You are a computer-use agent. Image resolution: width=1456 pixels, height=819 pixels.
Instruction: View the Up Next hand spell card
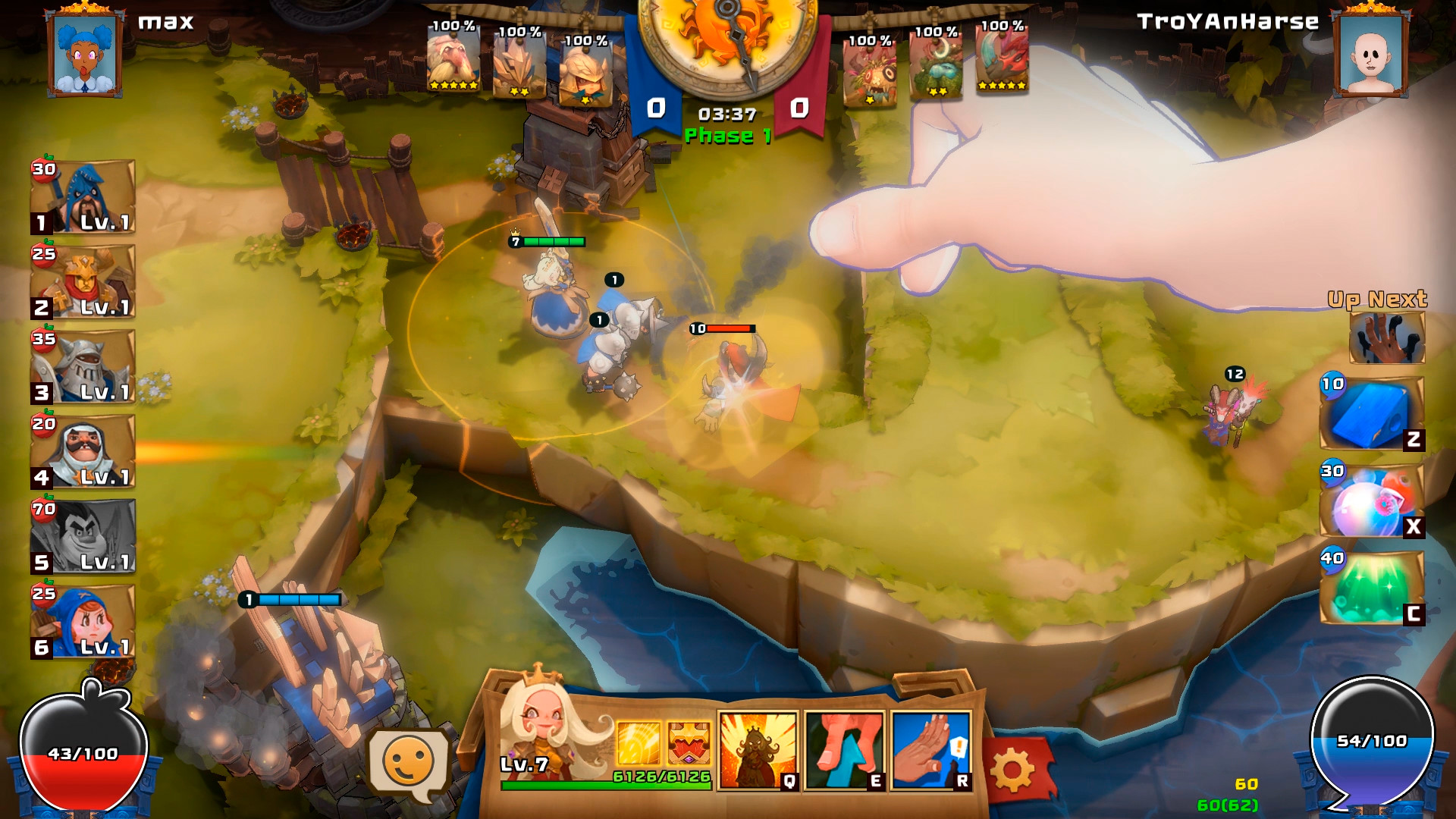point(1386,338)
